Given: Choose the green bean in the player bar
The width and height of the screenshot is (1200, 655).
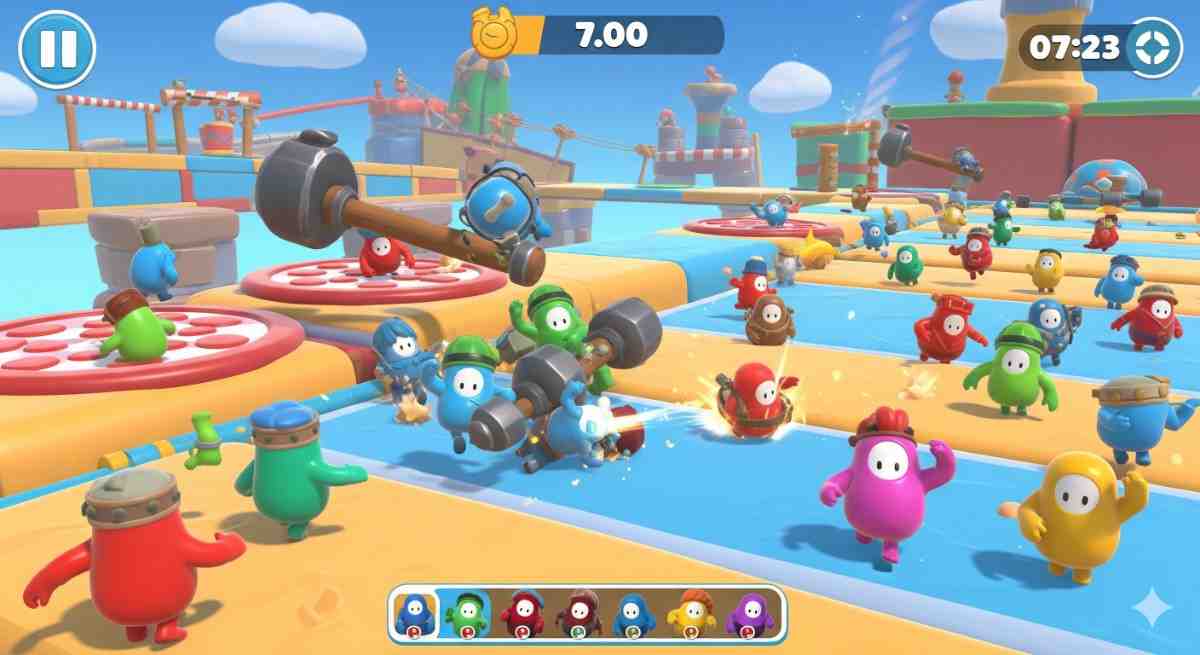Looking at the screenshot, I should click(467, 613).
